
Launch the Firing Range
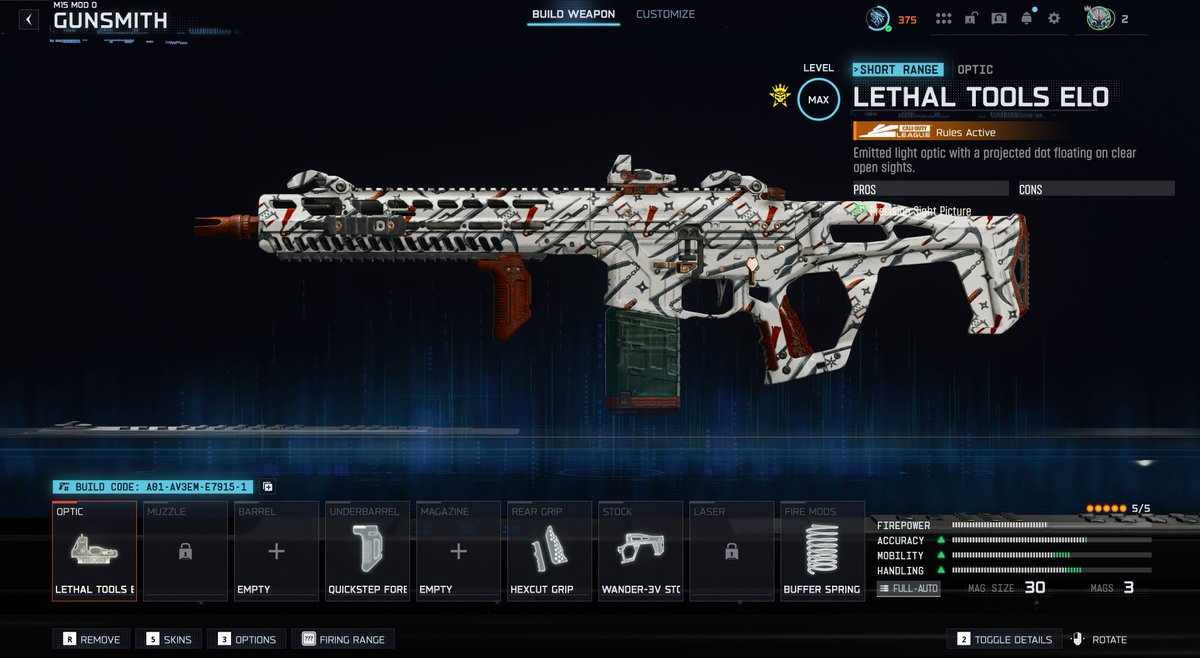(342, 639)
